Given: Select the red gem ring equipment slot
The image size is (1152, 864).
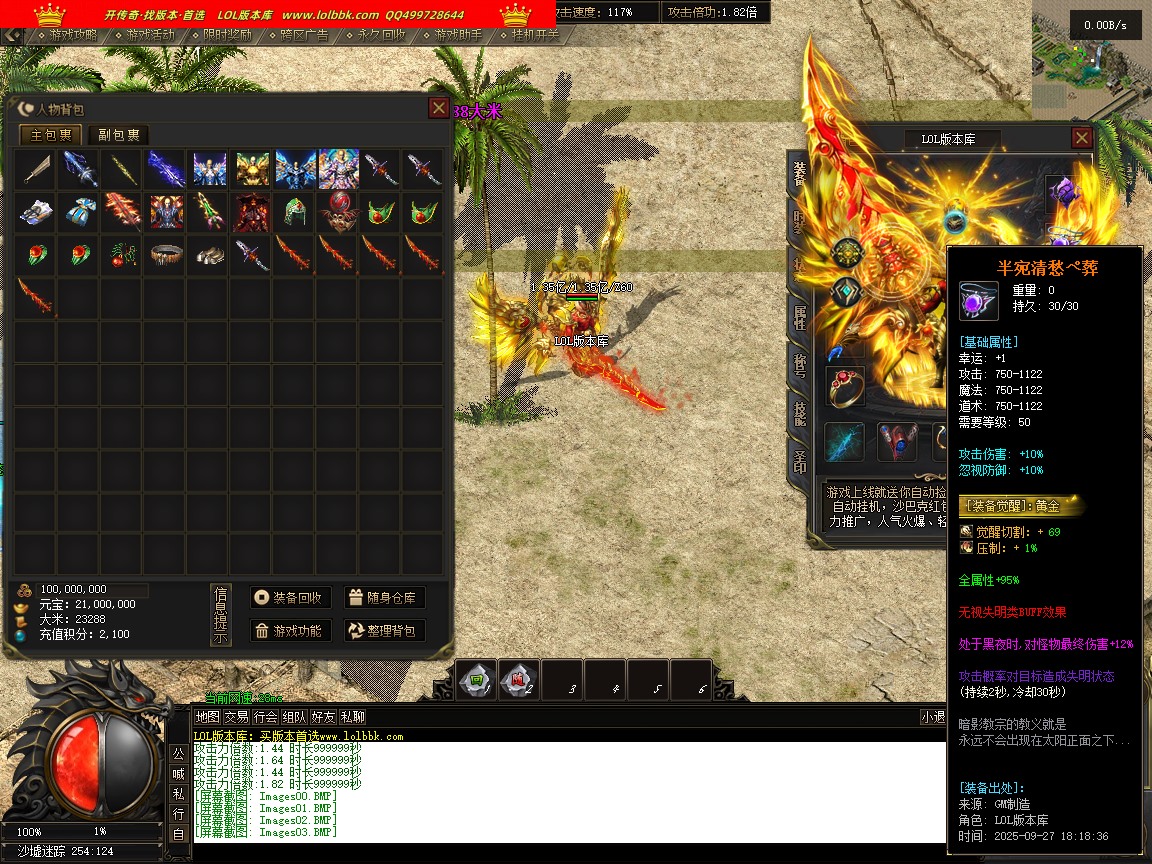Looking at the screenshot, I should [845, 387].
